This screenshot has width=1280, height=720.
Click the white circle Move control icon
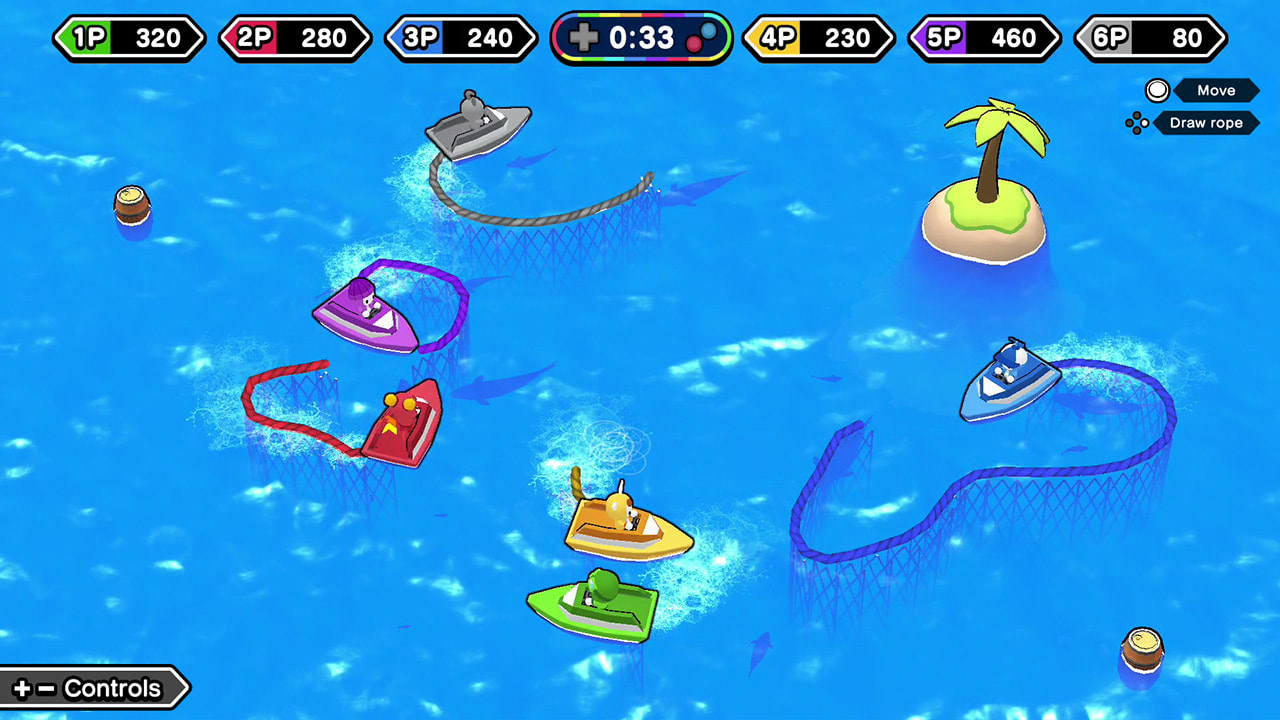1157,90
